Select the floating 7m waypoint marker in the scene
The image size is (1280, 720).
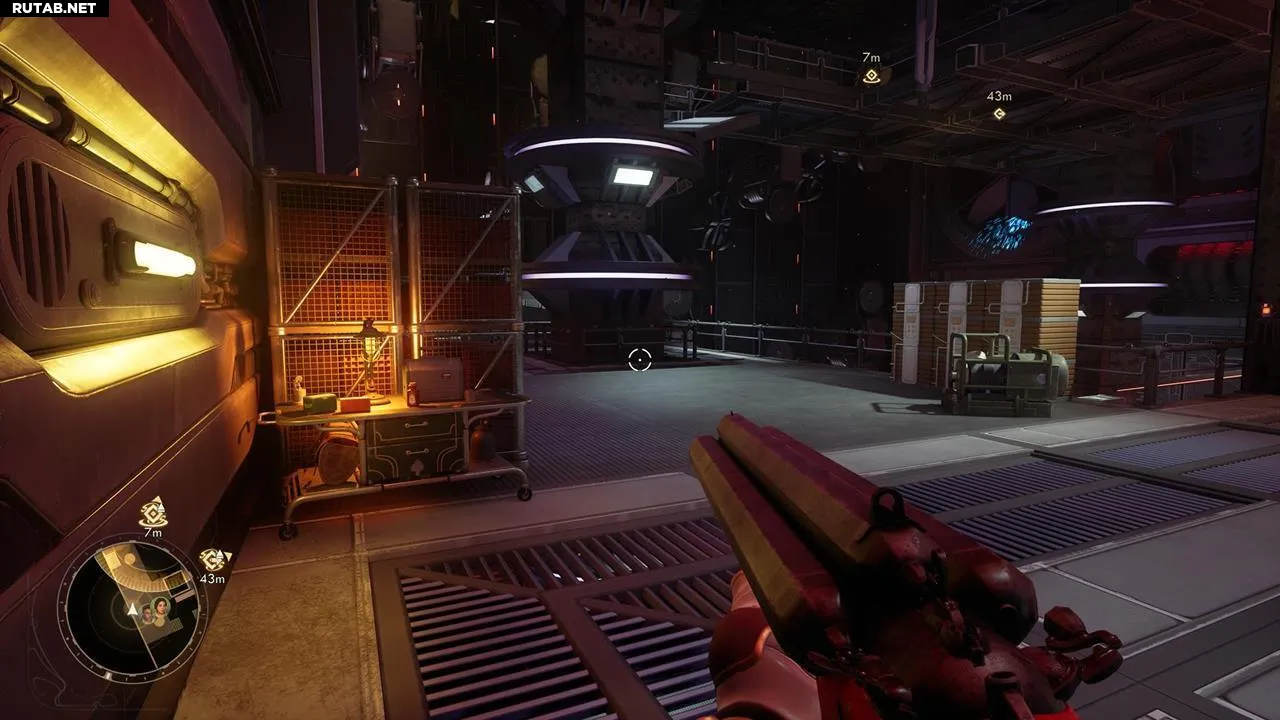coord(871,76)
